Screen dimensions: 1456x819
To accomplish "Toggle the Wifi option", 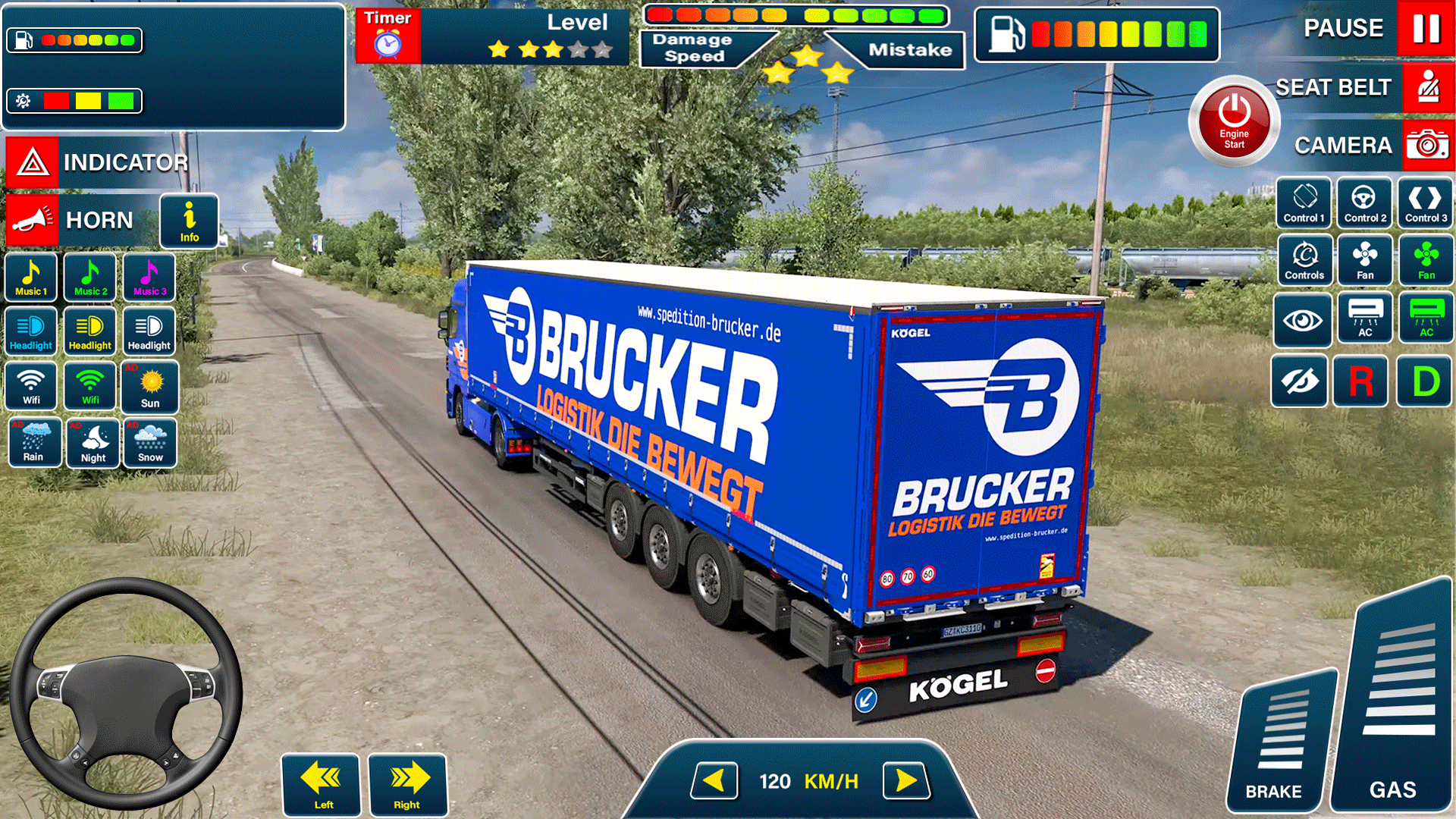I will [30, 387].
